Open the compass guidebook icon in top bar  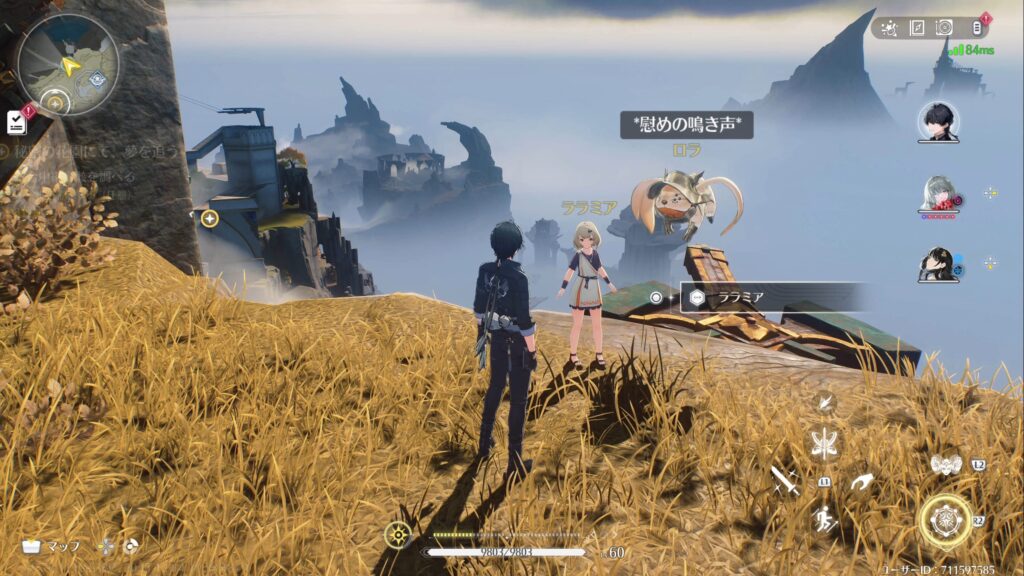pos(917,28)
